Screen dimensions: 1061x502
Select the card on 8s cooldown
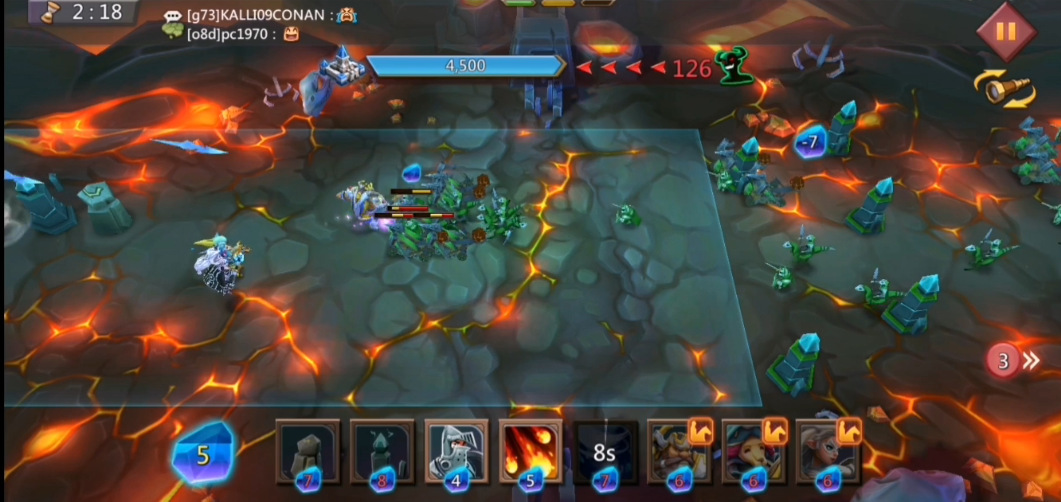(604, 453)
